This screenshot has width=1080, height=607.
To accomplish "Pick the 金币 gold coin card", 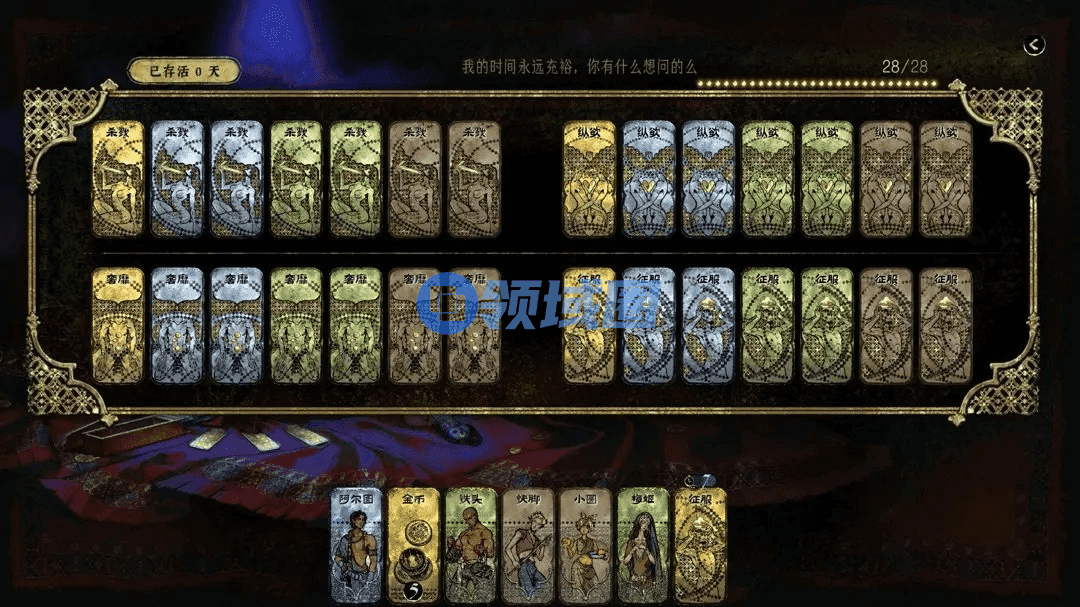I will [413, 545].
